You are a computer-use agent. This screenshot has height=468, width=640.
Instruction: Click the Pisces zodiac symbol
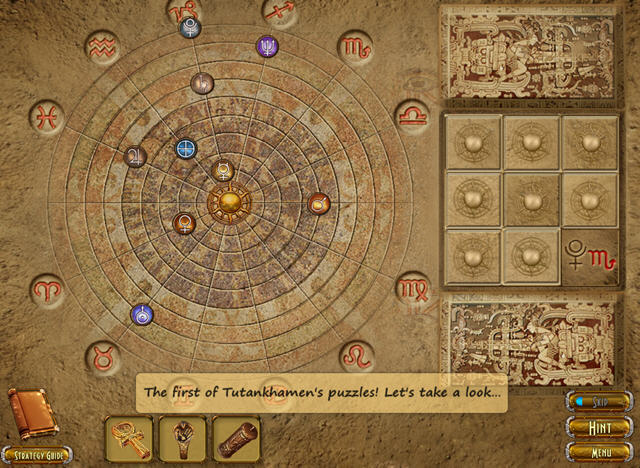(46, 116)
